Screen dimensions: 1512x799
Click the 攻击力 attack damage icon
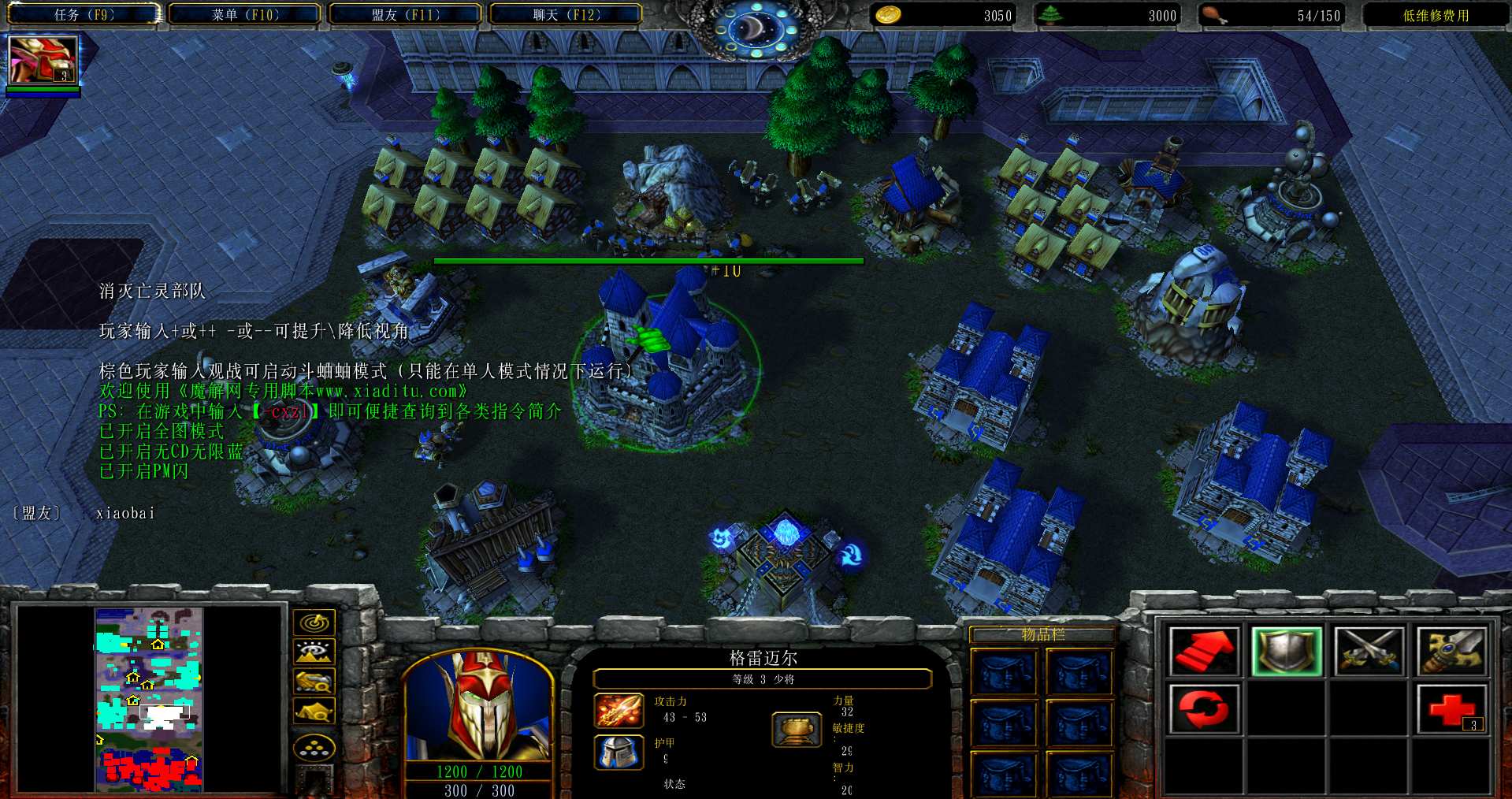click(x=619, y=710)
